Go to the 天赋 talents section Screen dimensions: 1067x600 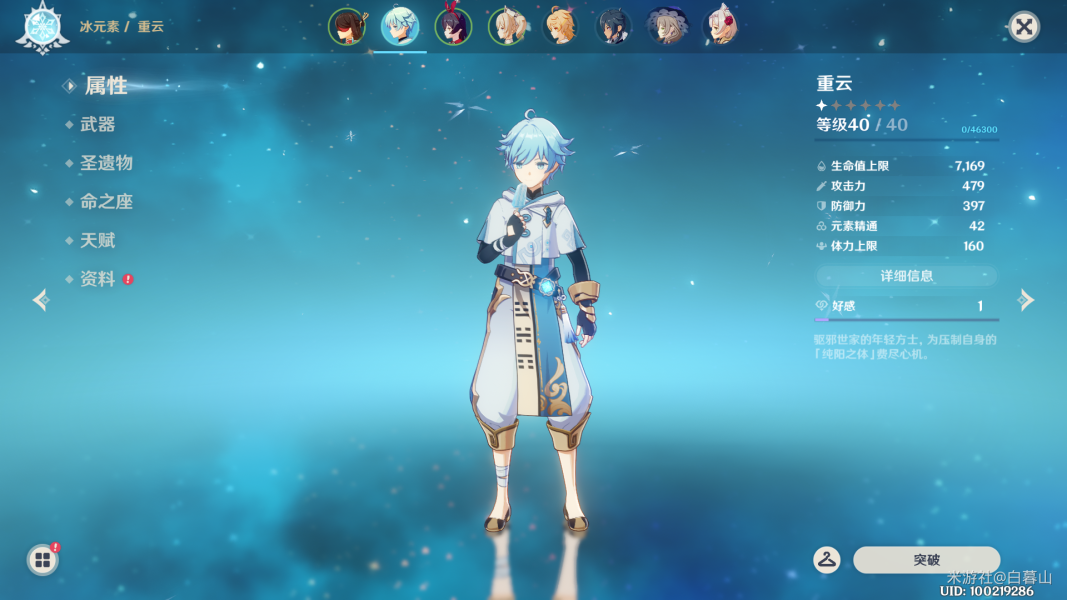pyautogui.click(x=98, y=241)
